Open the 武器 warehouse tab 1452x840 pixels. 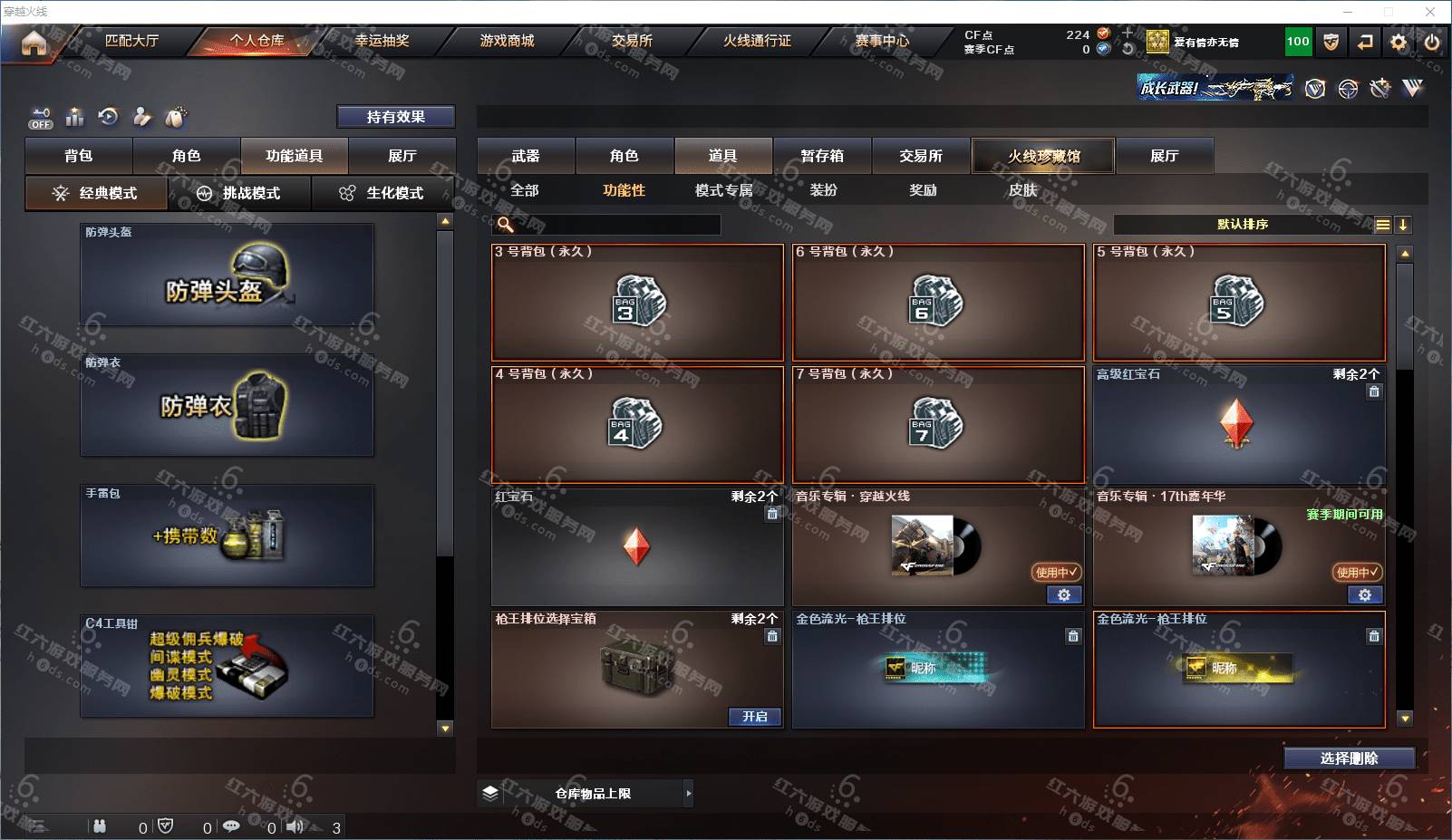point(526,156)
